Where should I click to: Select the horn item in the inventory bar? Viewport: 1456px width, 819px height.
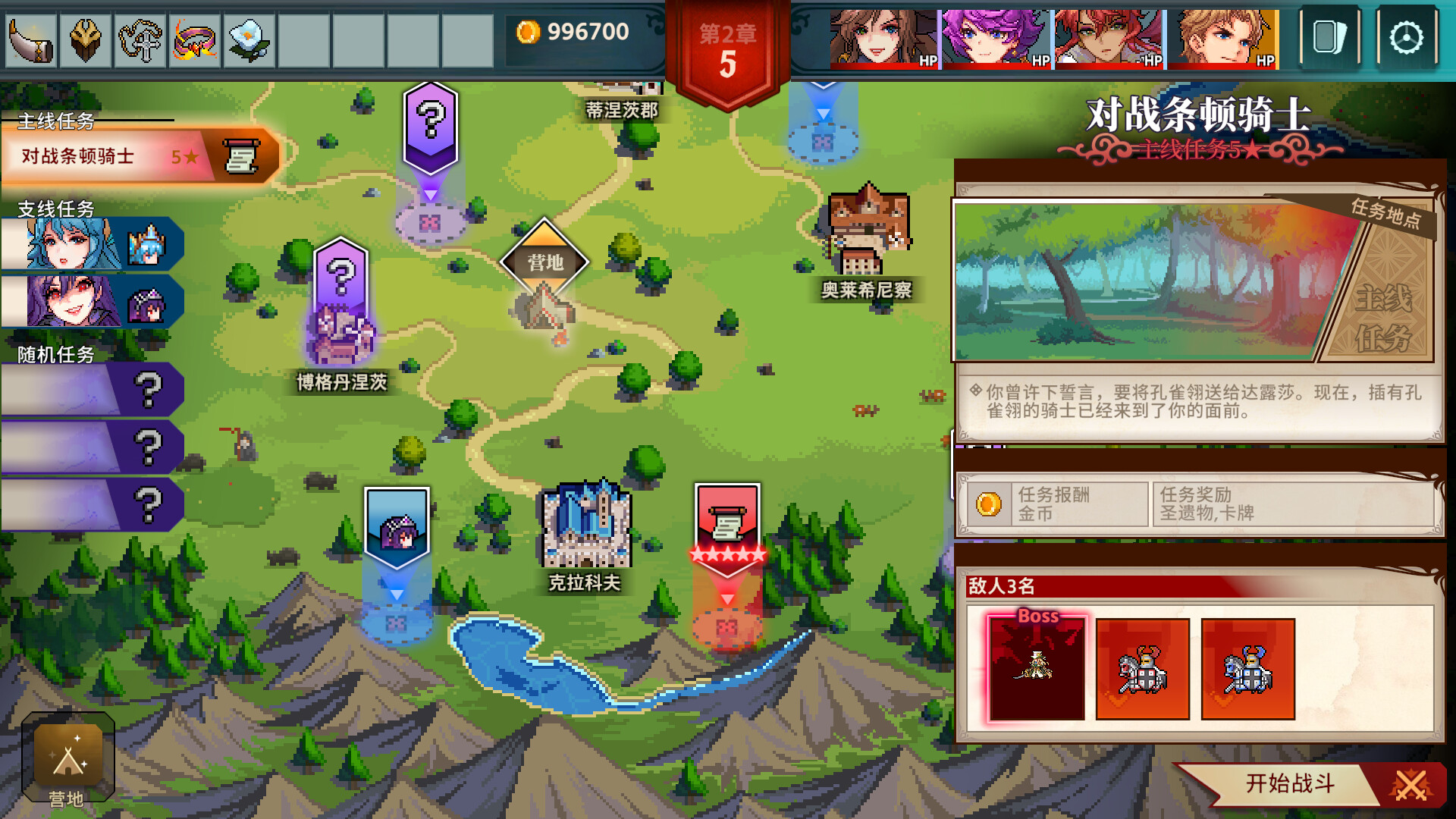tap(29, 39)
